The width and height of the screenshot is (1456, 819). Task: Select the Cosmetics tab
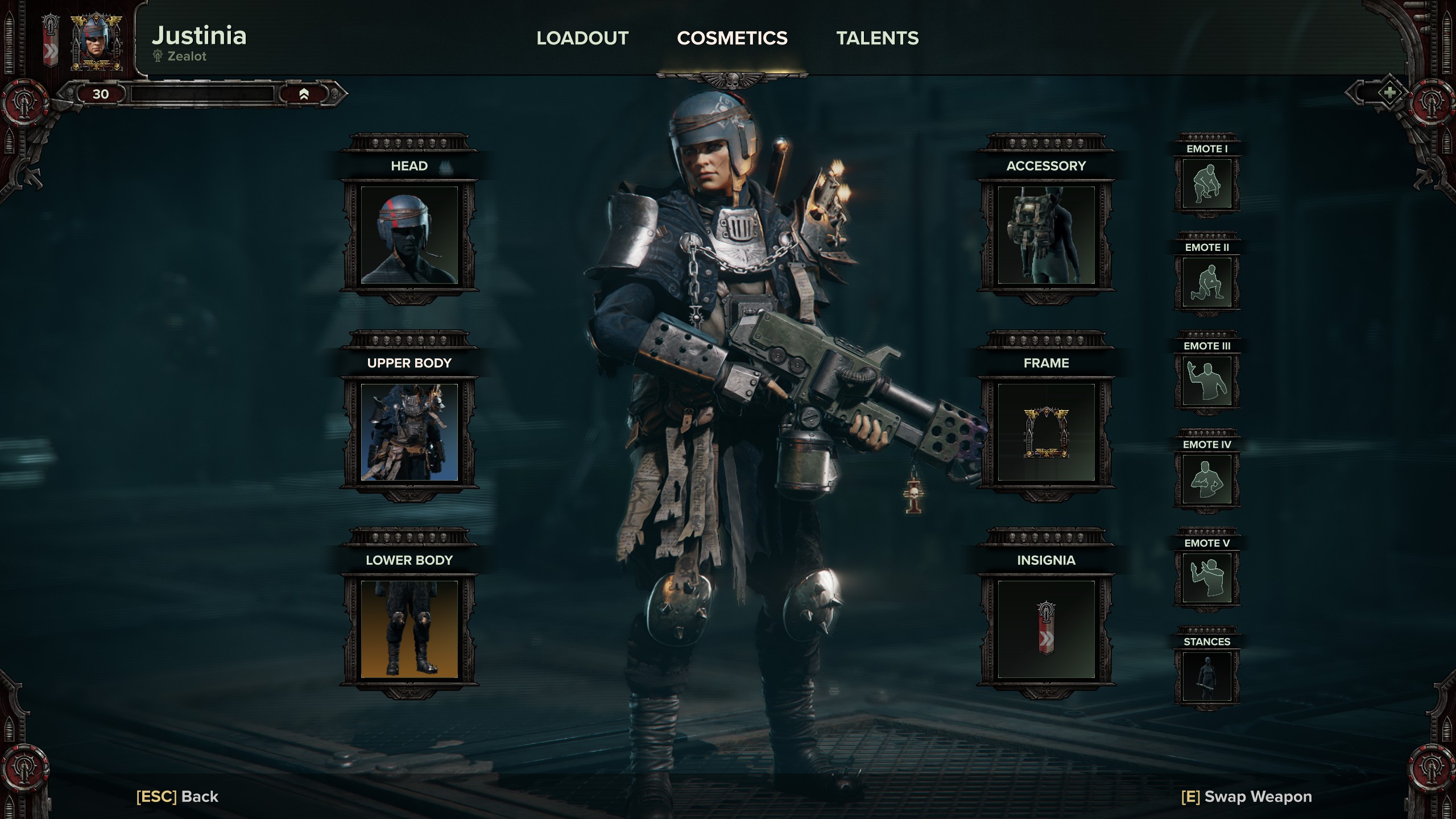click(x=732, y=38)
